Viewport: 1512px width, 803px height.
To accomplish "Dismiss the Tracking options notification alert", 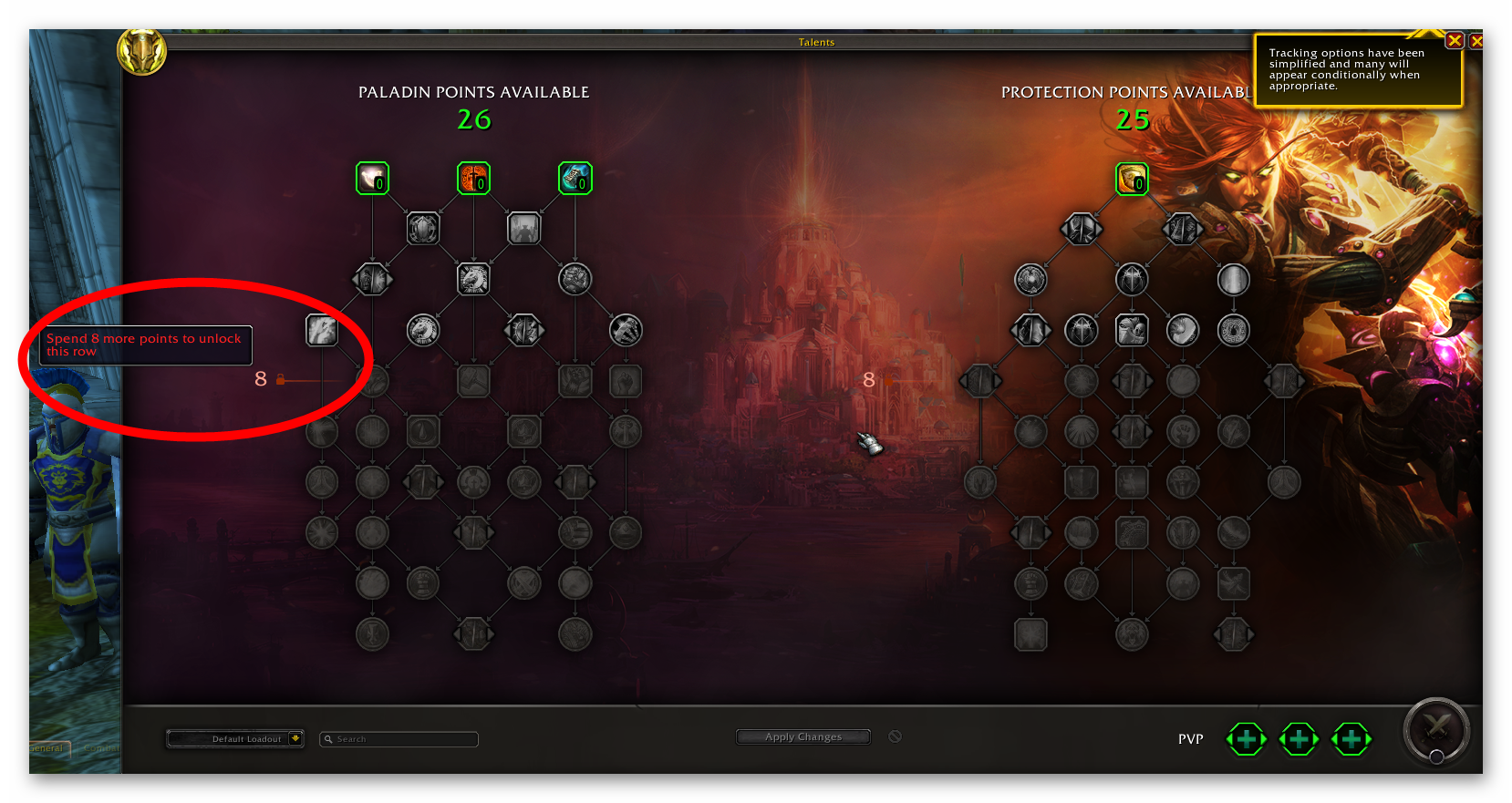I will (1454, 40).
